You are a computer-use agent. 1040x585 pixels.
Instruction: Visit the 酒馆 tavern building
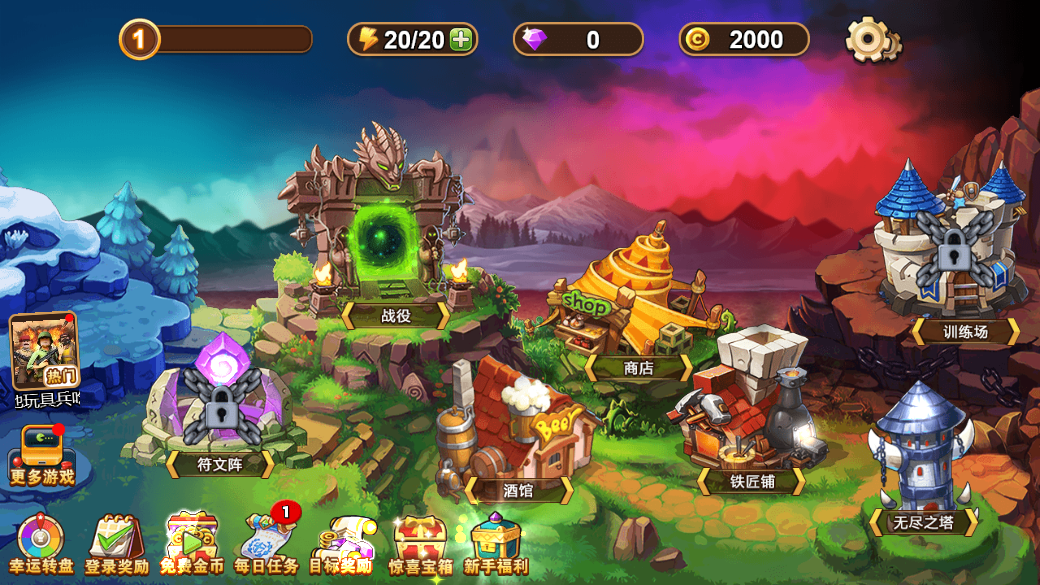click(x=515, y=430)
